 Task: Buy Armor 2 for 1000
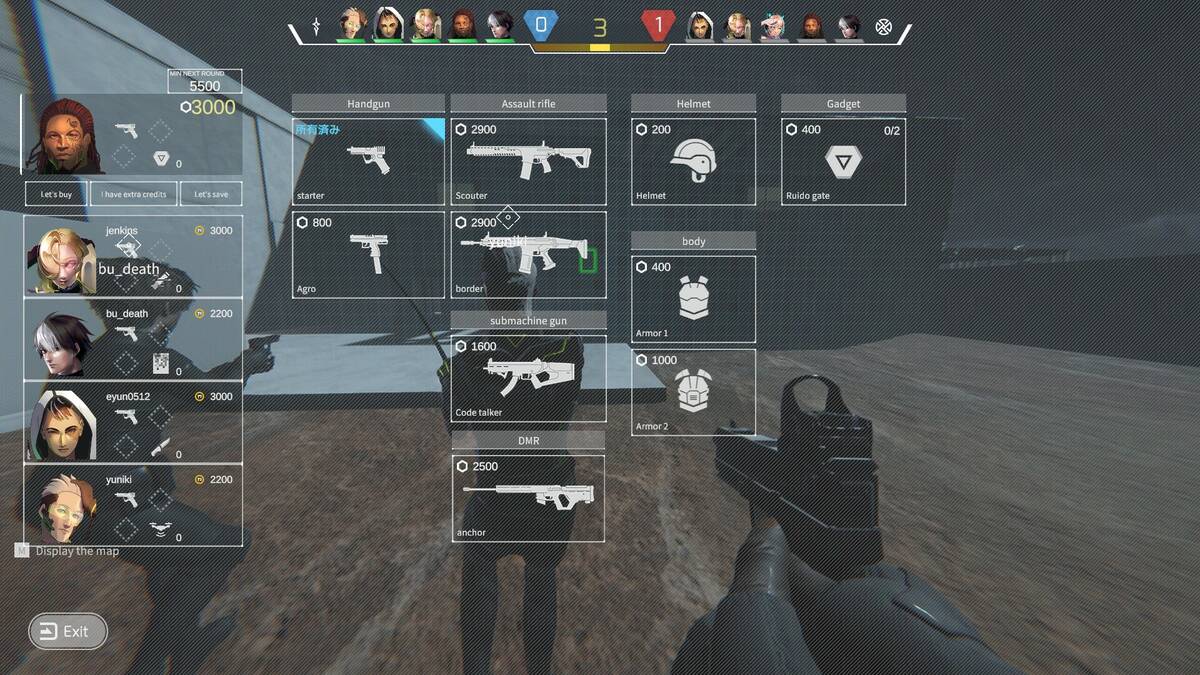[x=693, y=392]
